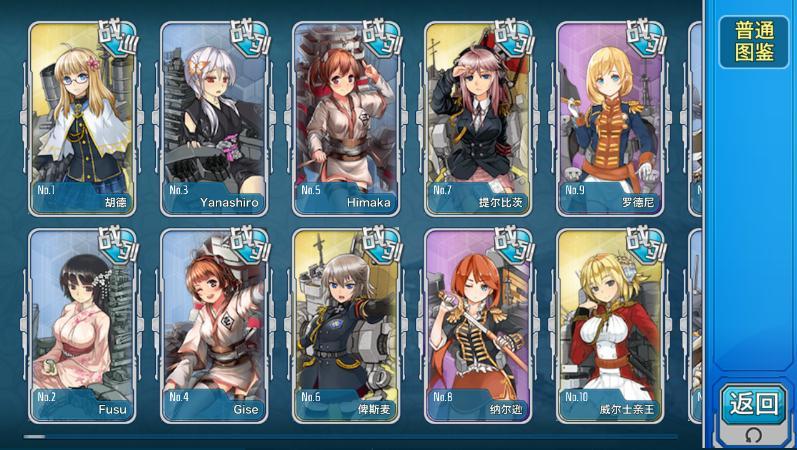Image resolution: width=797 pixels, height=450 pixels.
Task: Switch to the 普通图鉴 tab
Action: (754, 42)
